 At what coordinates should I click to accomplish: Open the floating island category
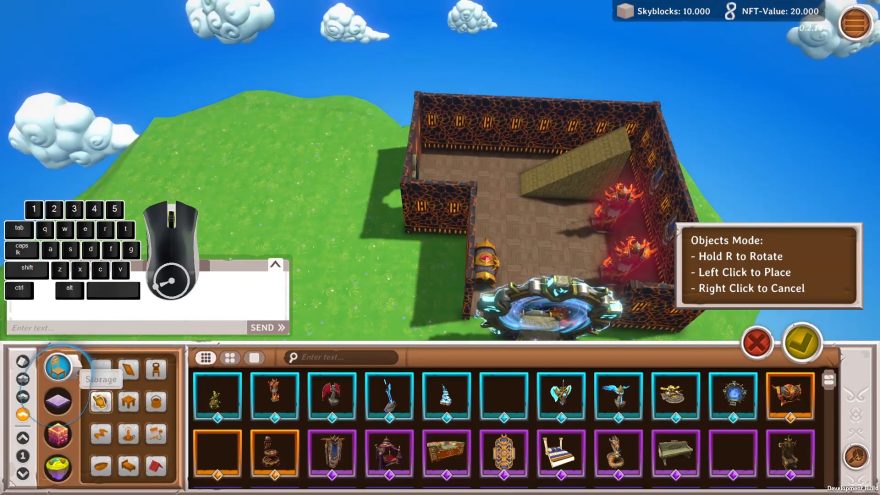(58, 467)
